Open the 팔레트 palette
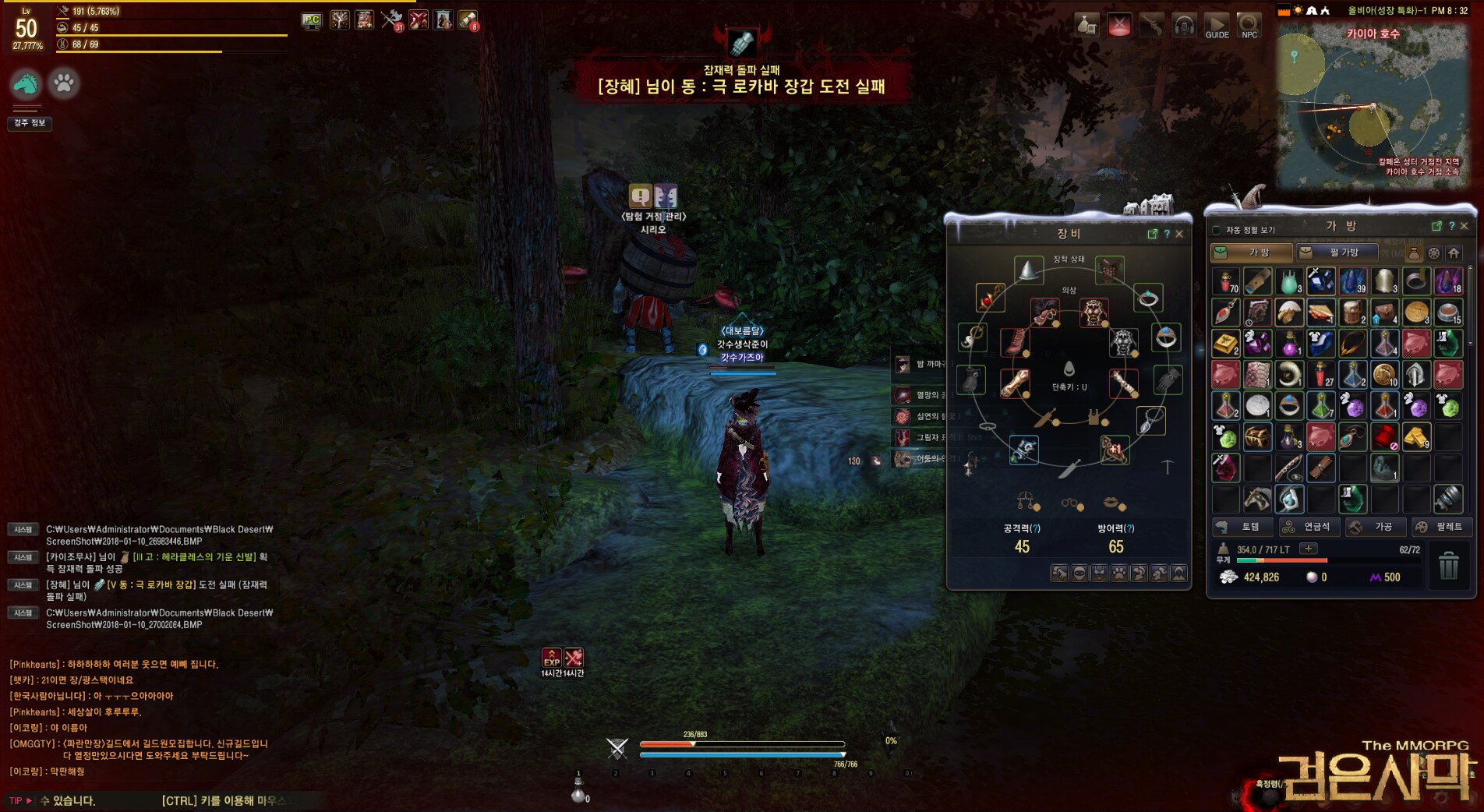The height and width of the screenshot is (812, 1484). pyautogui.click(x=1442, y=528)
